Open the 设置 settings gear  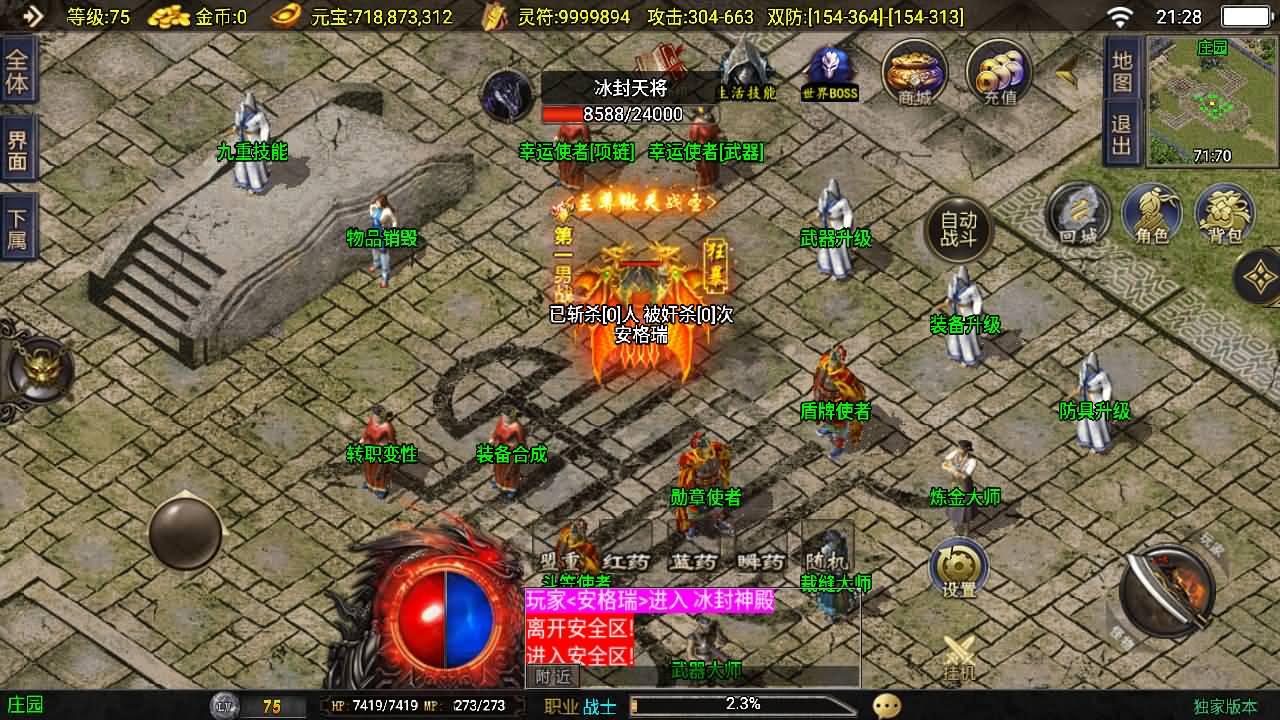(x=958, y=565)
